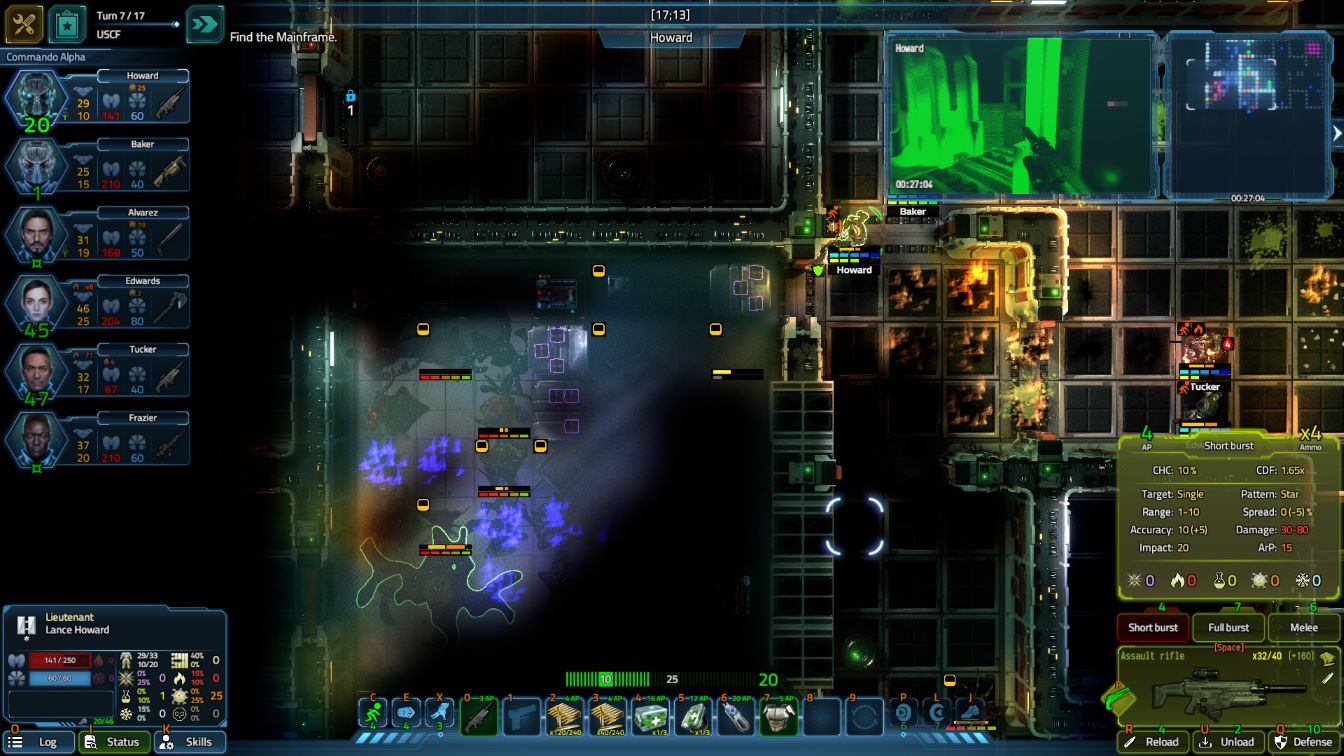Select Alvarez from the squad list
The image size is (1344, 756).
click(x=37, y=234)
